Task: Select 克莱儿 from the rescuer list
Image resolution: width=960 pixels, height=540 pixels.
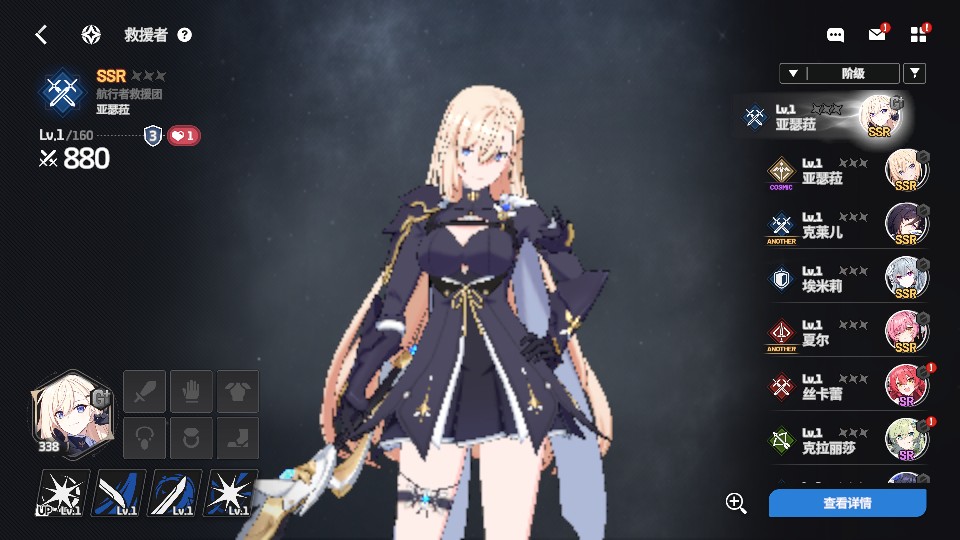Action: coord(846,225)
